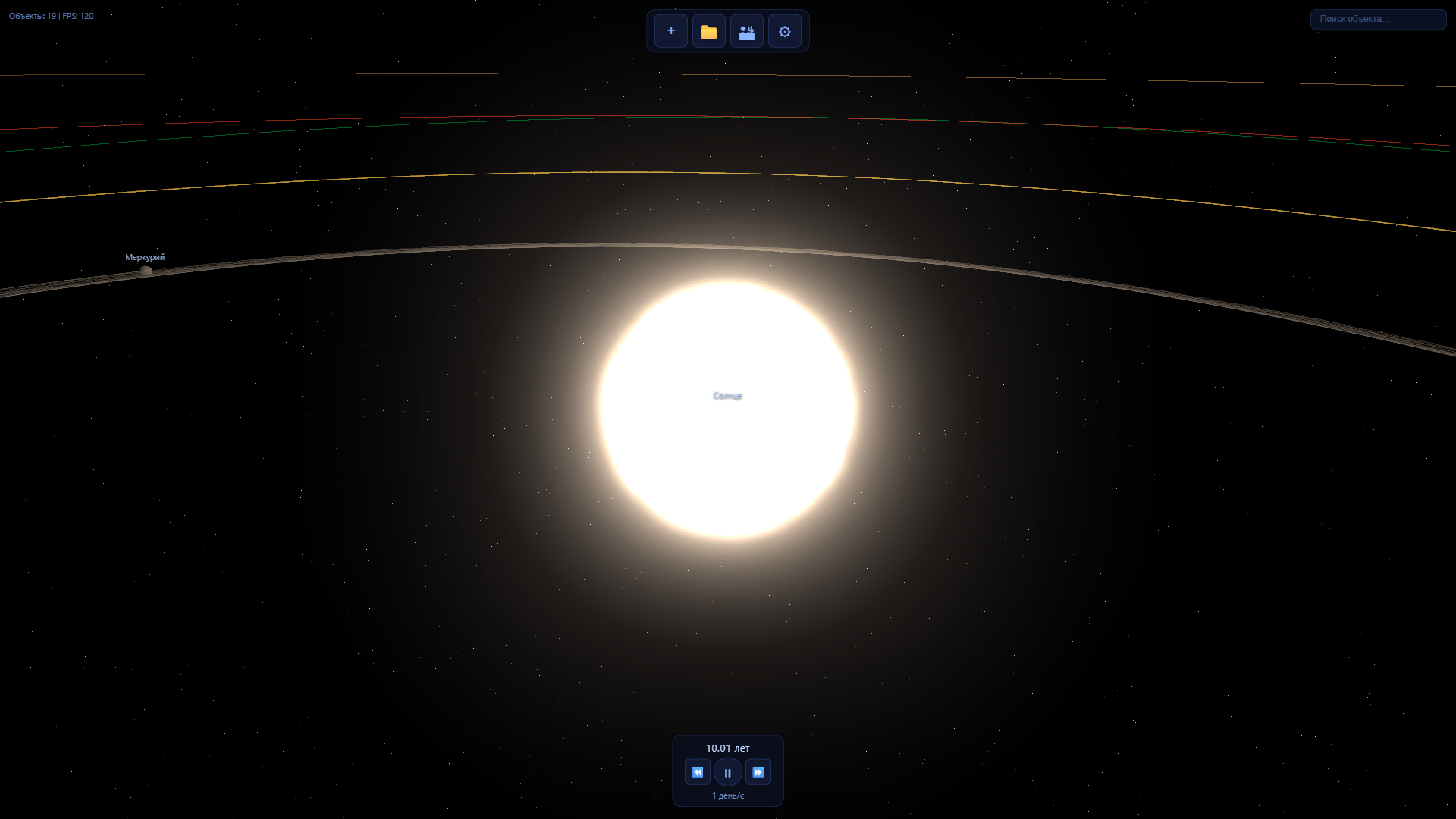Speed up time with the fast-forward icon
This screenshot has width=1456, height=819.
(x=758, y=771)
